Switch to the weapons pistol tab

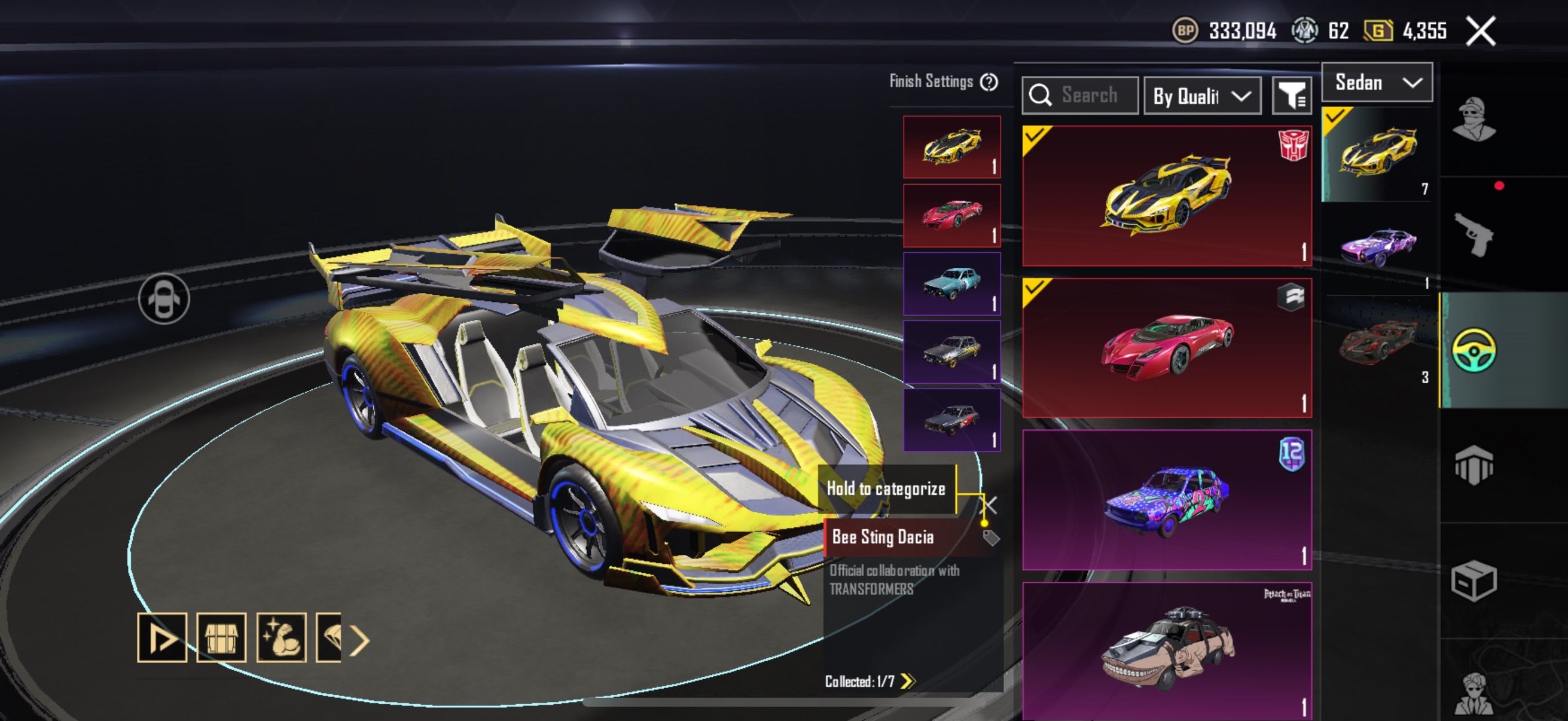point(1474,234)
